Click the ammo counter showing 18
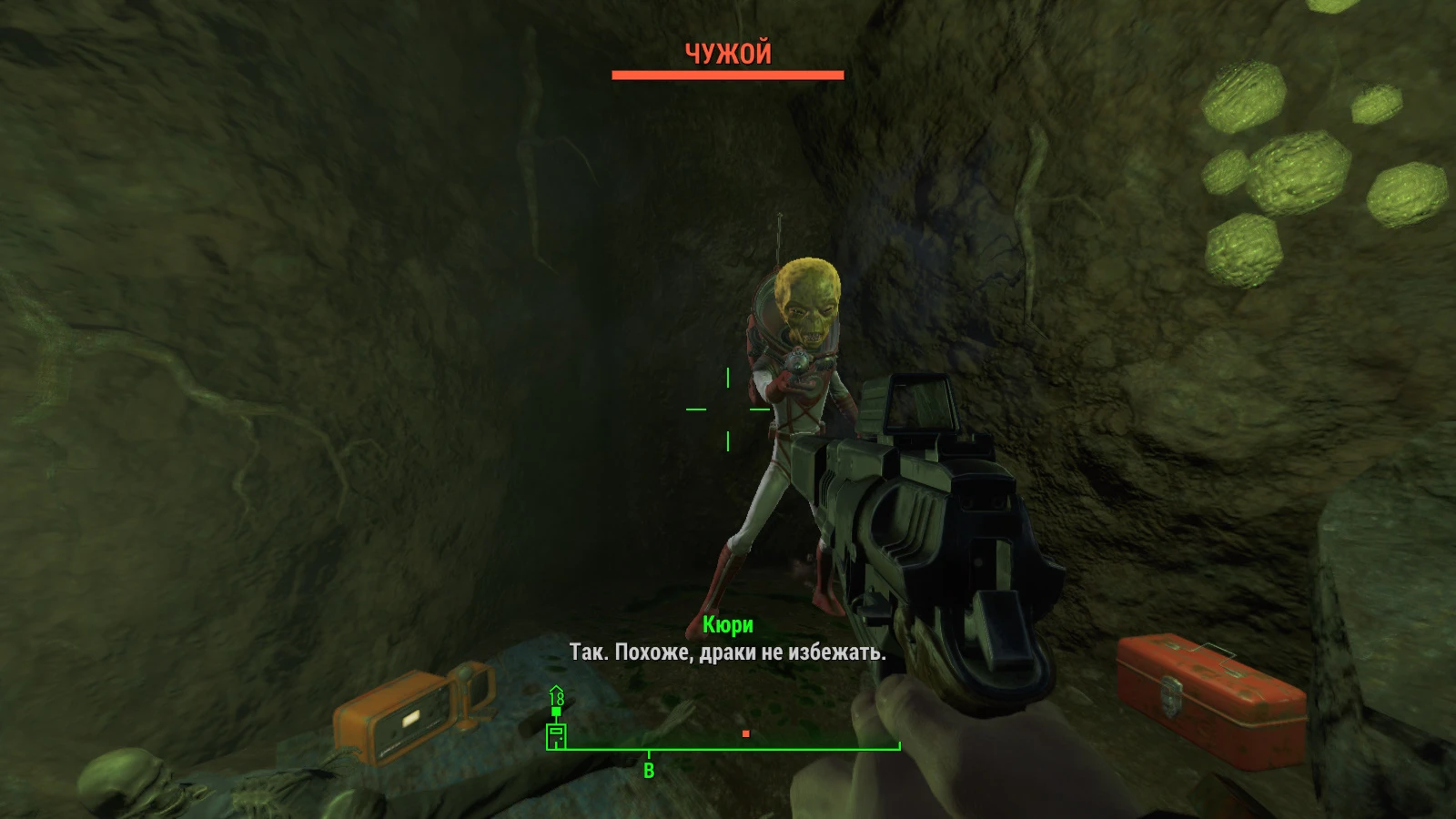The width and height of the screenshot is (1456, 819). tap(557, 697)
